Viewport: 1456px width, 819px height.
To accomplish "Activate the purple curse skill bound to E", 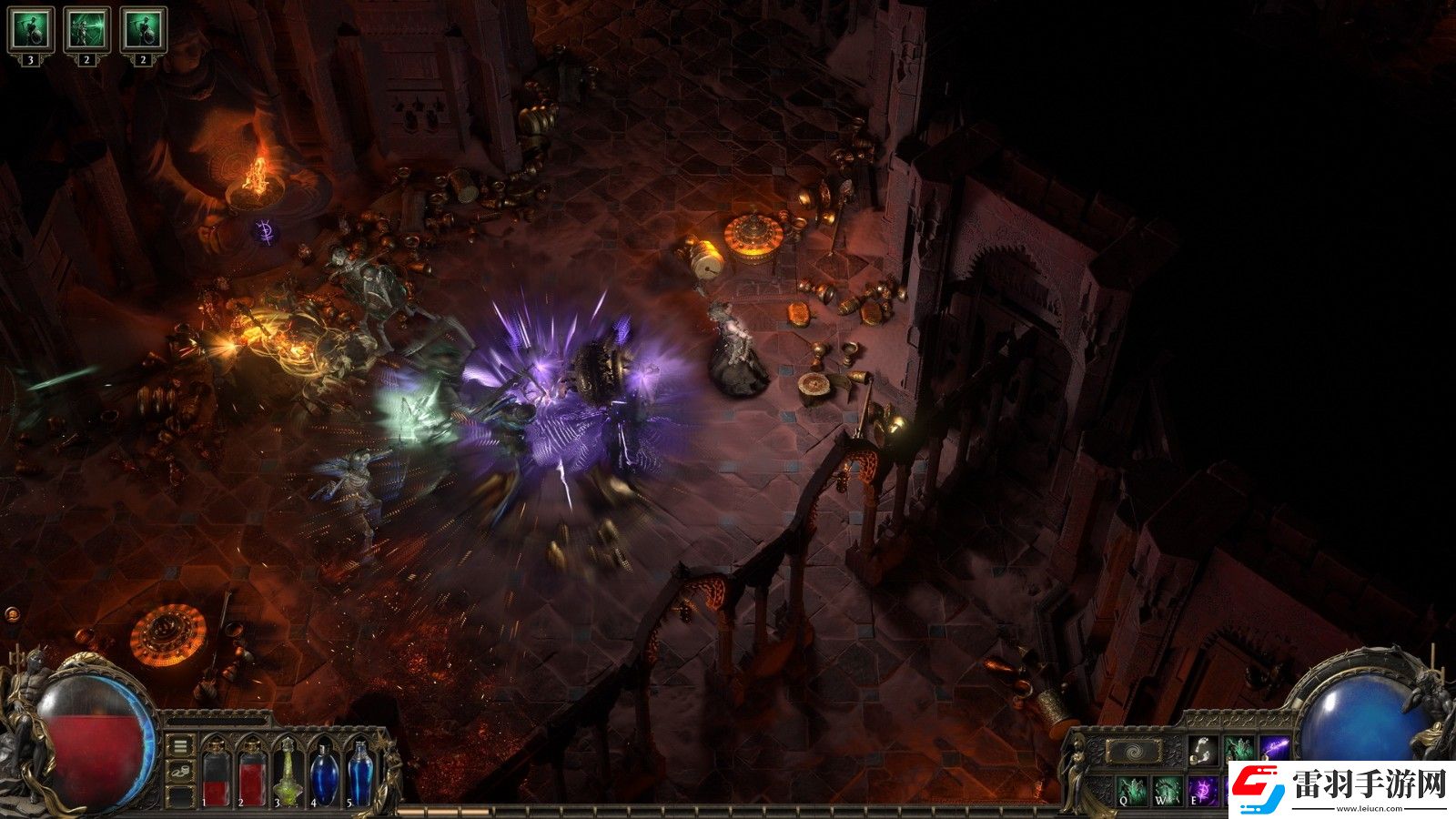I will (1204, 789).
